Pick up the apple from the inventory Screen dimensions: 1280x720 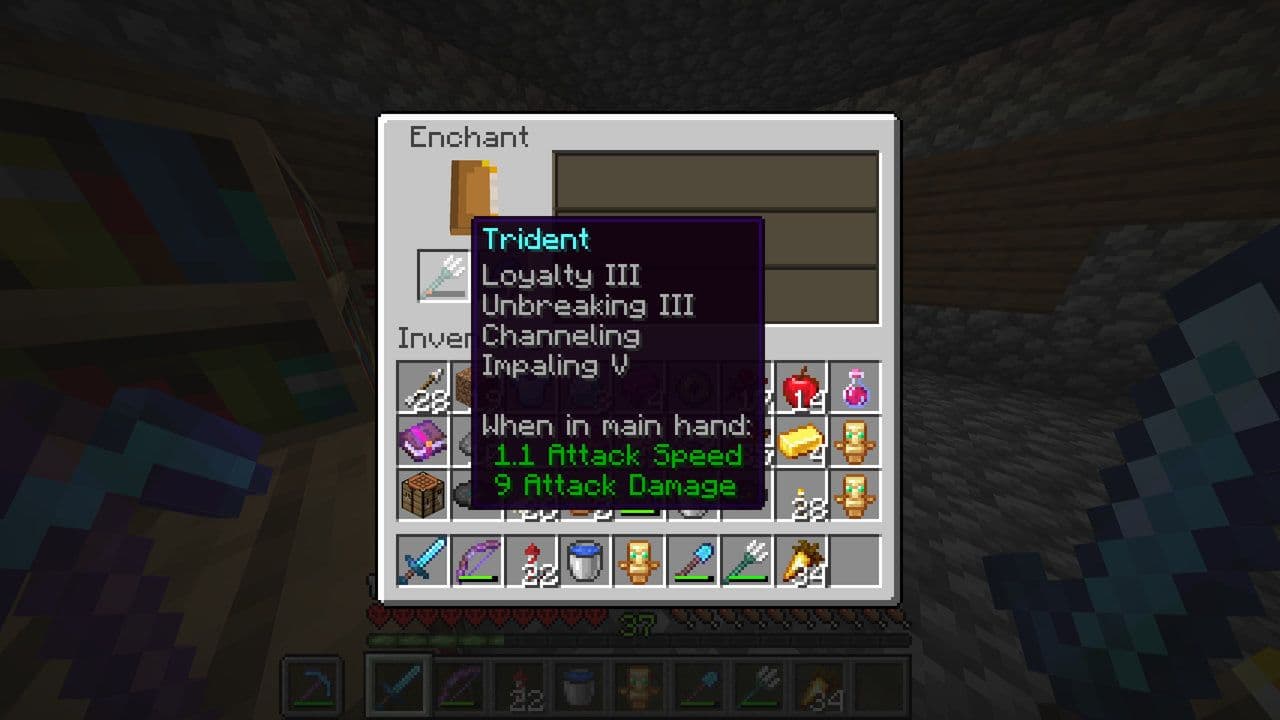pos(802,387)
